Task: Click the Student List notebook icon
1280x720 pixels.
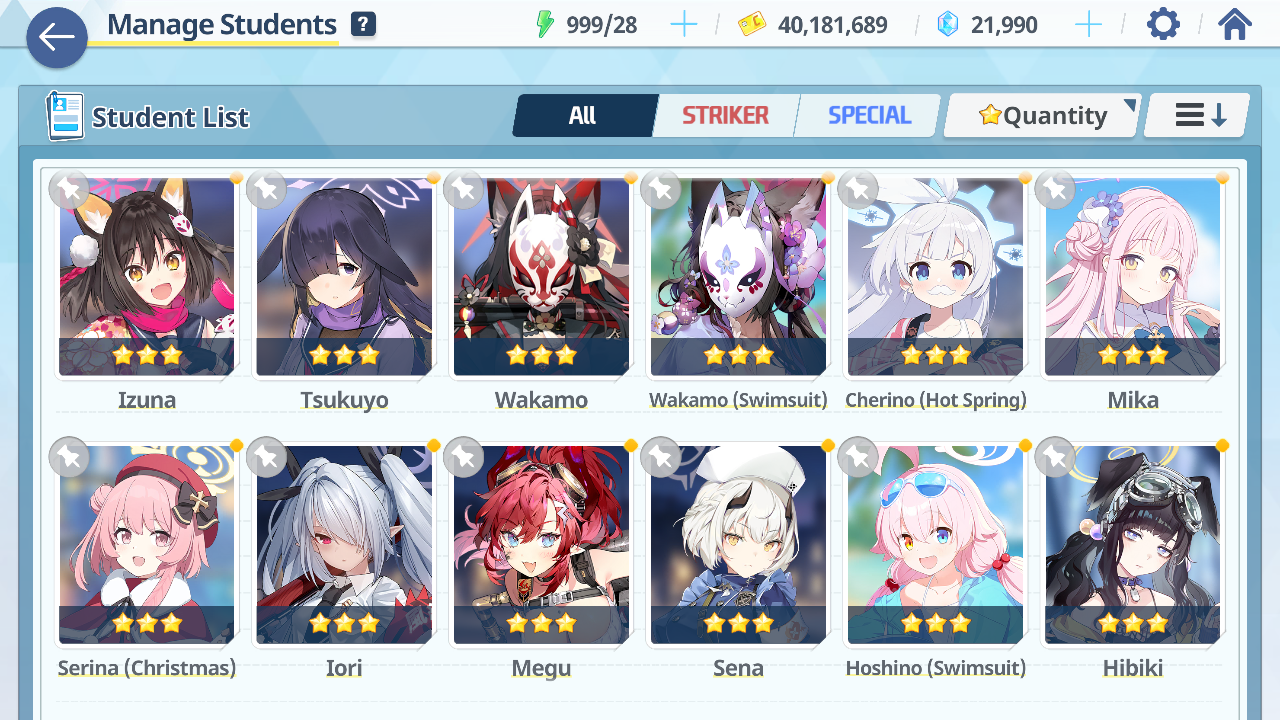Action: point(64,115)
